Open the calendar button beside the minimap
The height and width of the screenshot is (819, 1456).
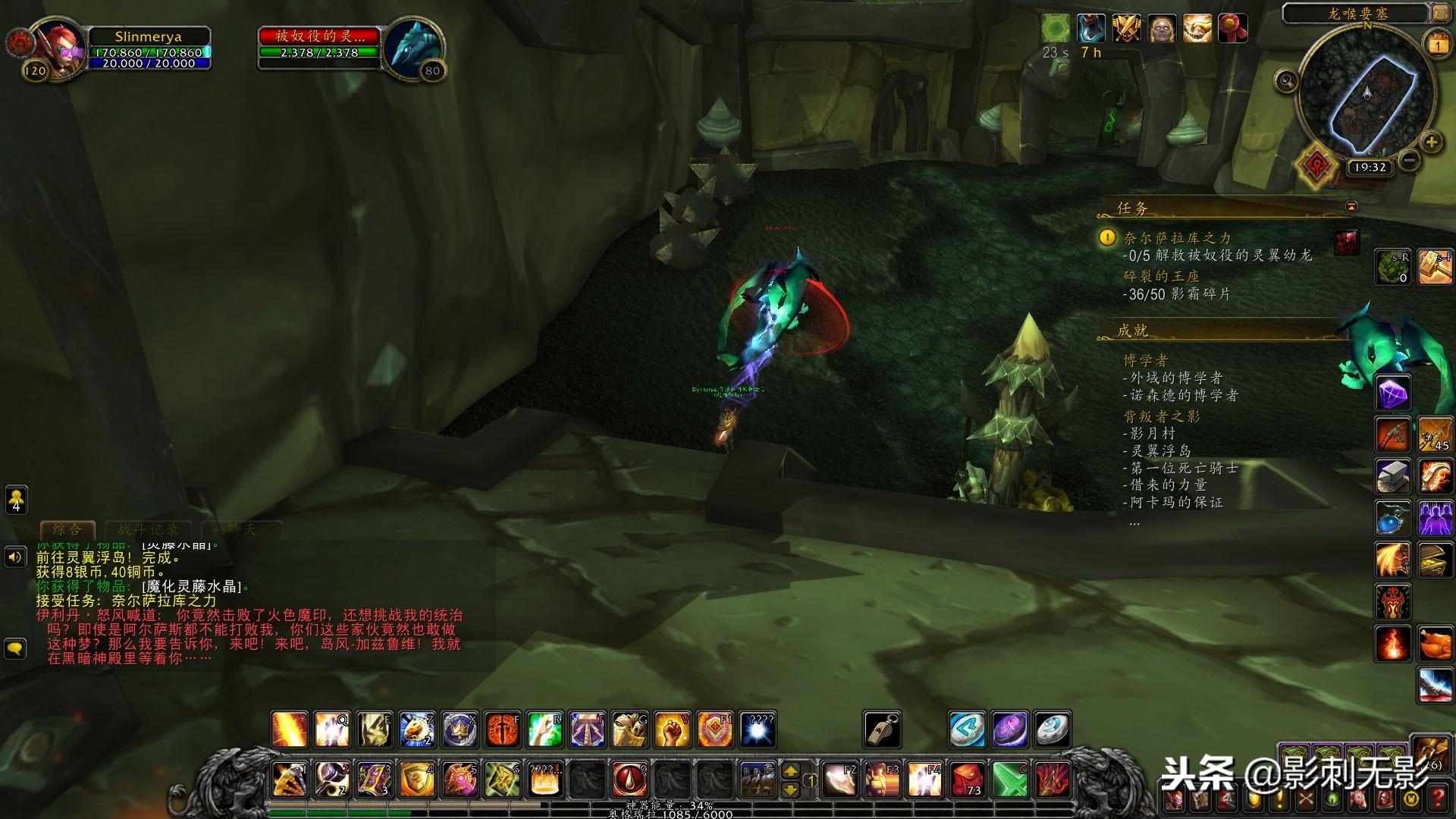1437,45
